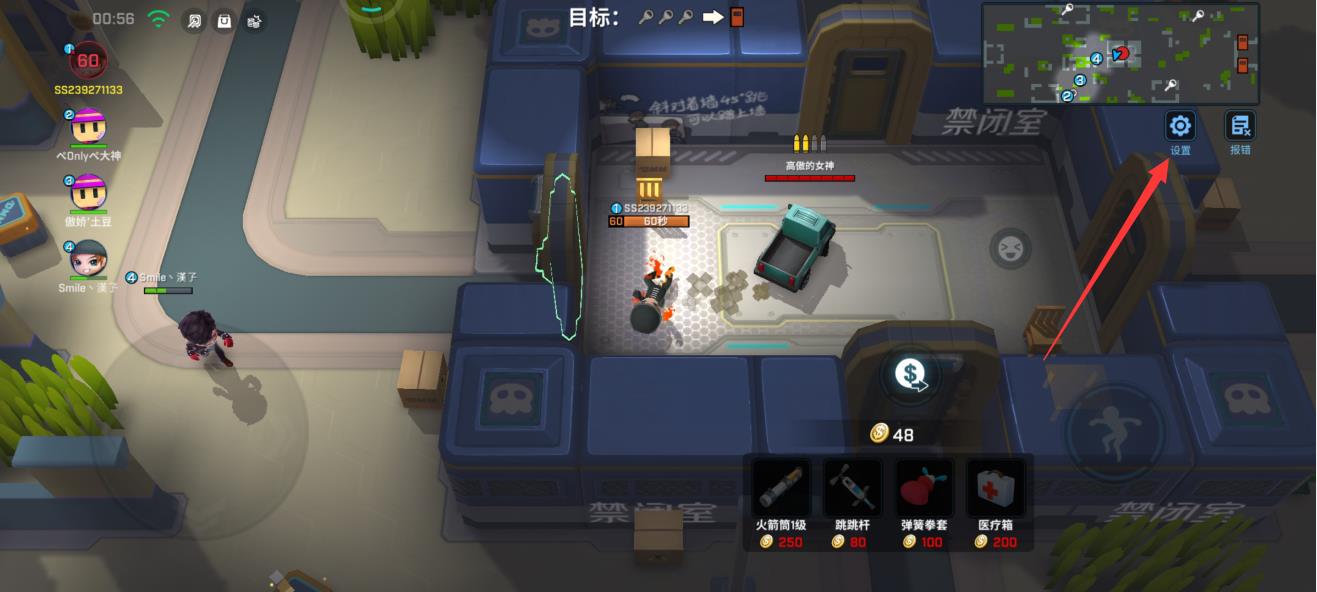The width and height of the screenshot is (1317, 592).
Task: Select teammate 傲娇'土豆's avatar
Action: (x=88, y=192)
